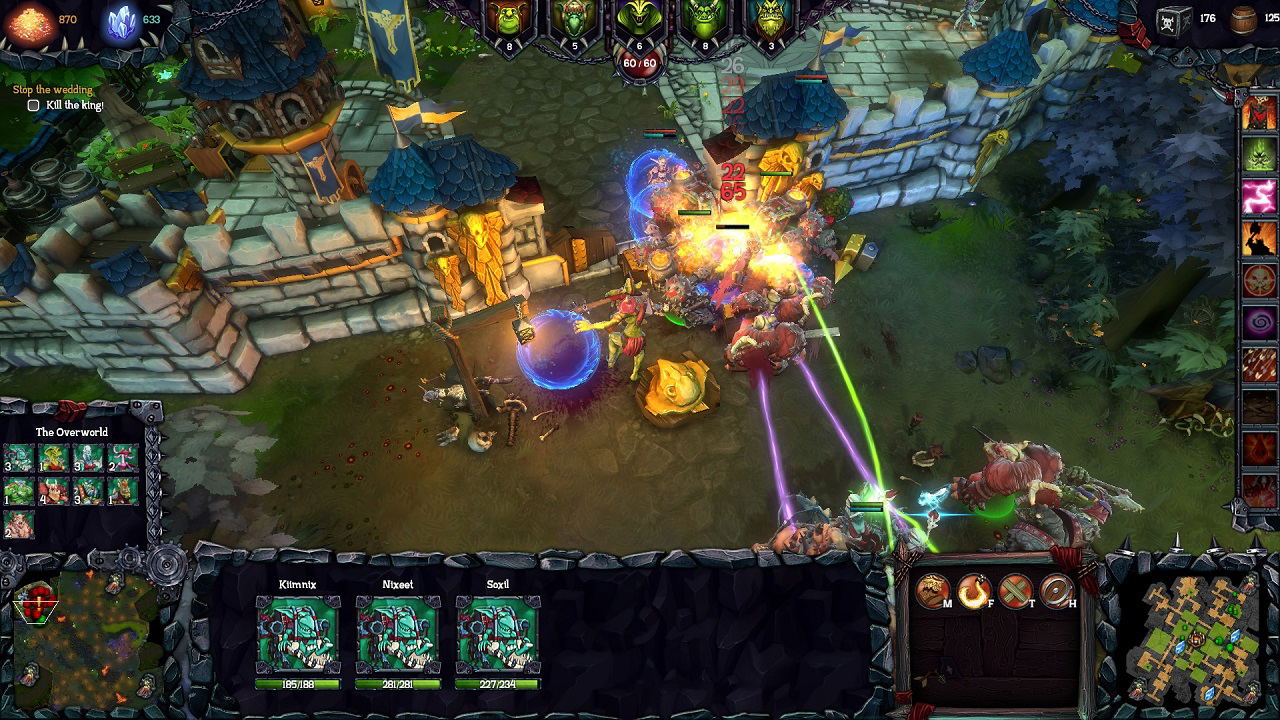Open the skull crate population counter icon
Image resolution: width=1280 pixels, height=720 pixels.
point(1173,20)
